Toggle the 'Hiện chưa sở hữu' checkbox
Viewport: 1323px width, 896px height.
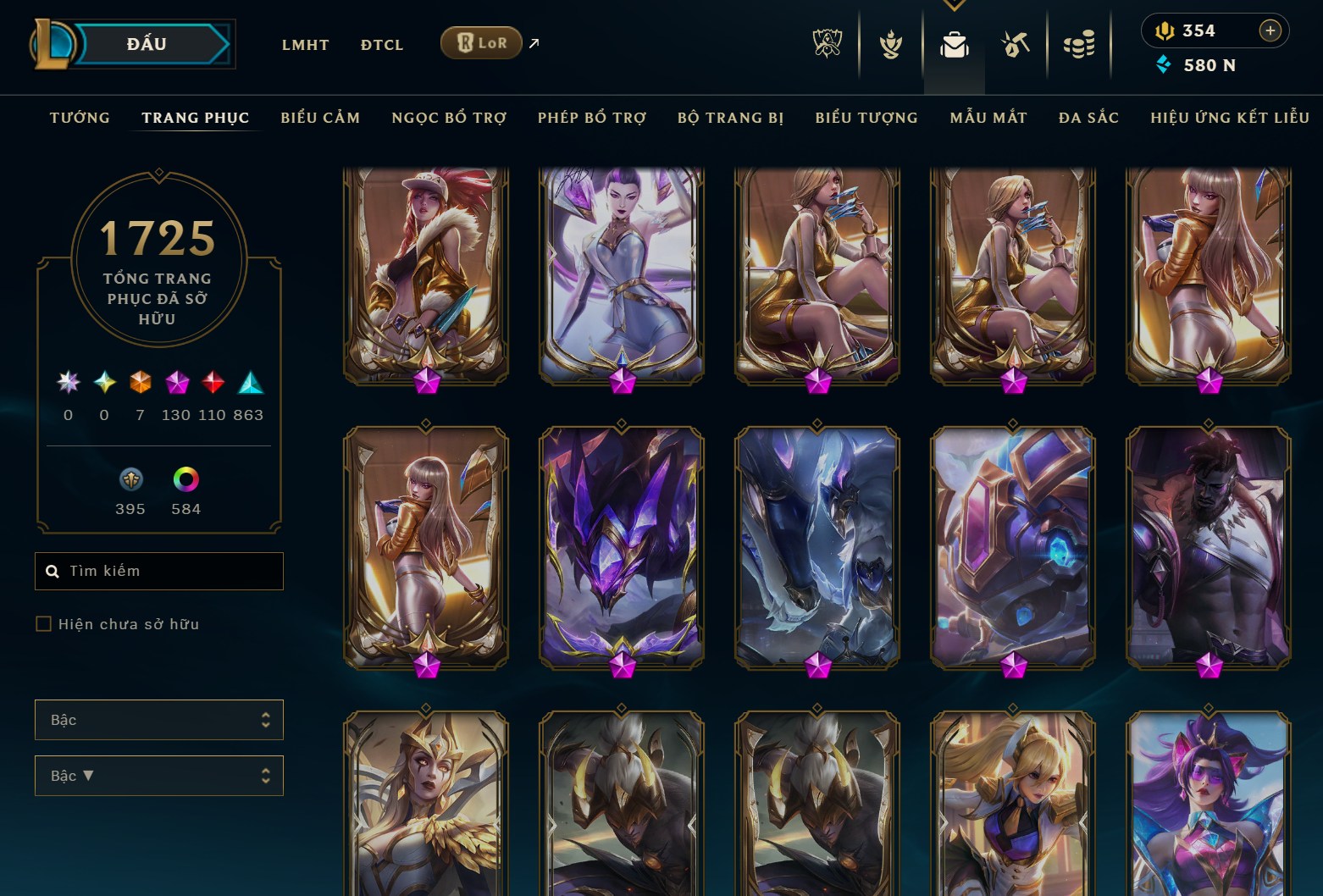tap(42, 623)
